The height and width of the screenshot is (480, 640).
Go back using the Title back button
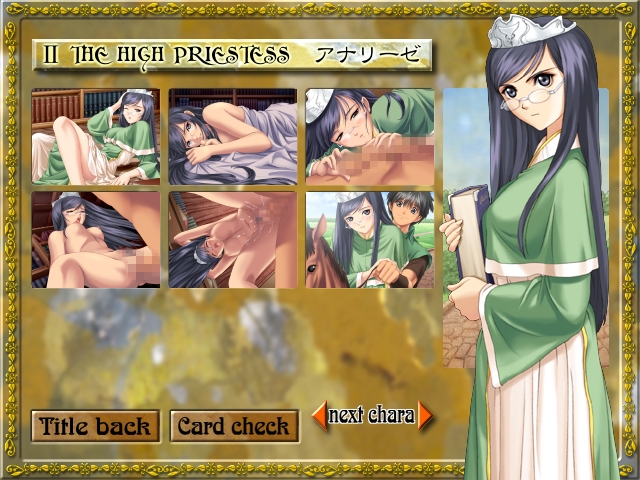pos(96,426)
